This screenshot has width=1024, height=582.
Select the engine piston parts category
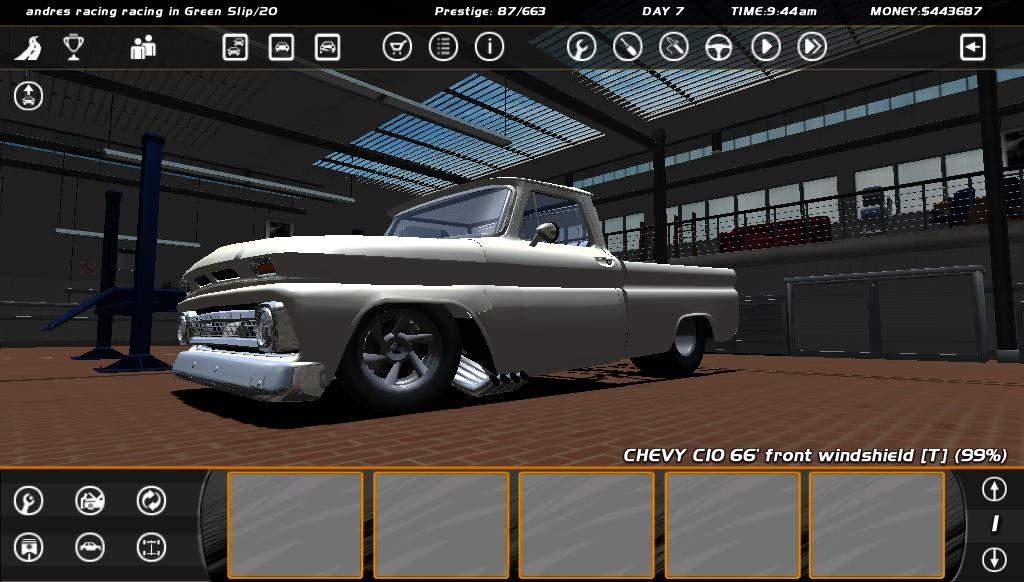(28, 547)
